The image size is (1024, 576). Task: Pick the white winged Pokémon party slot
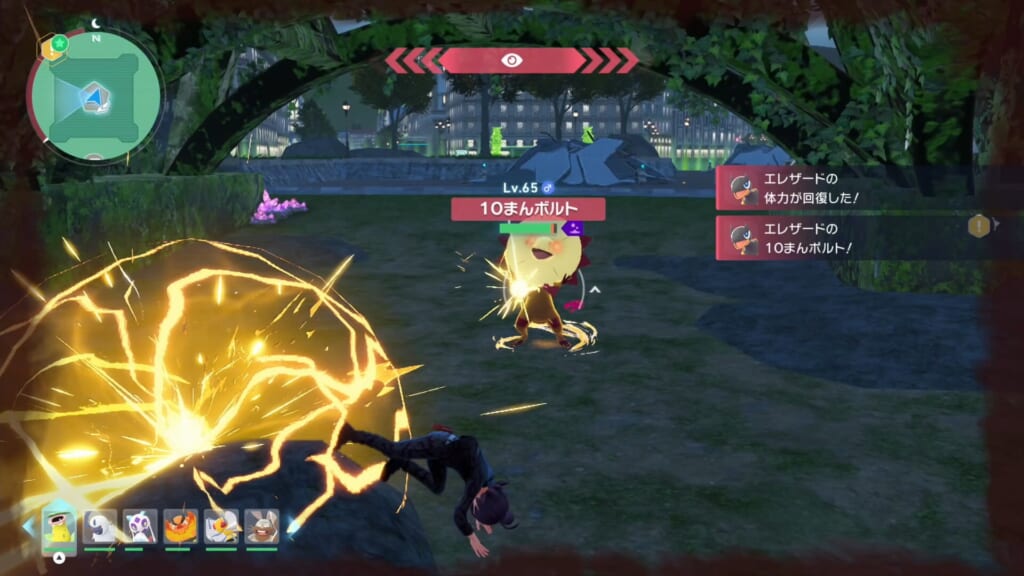221,527
